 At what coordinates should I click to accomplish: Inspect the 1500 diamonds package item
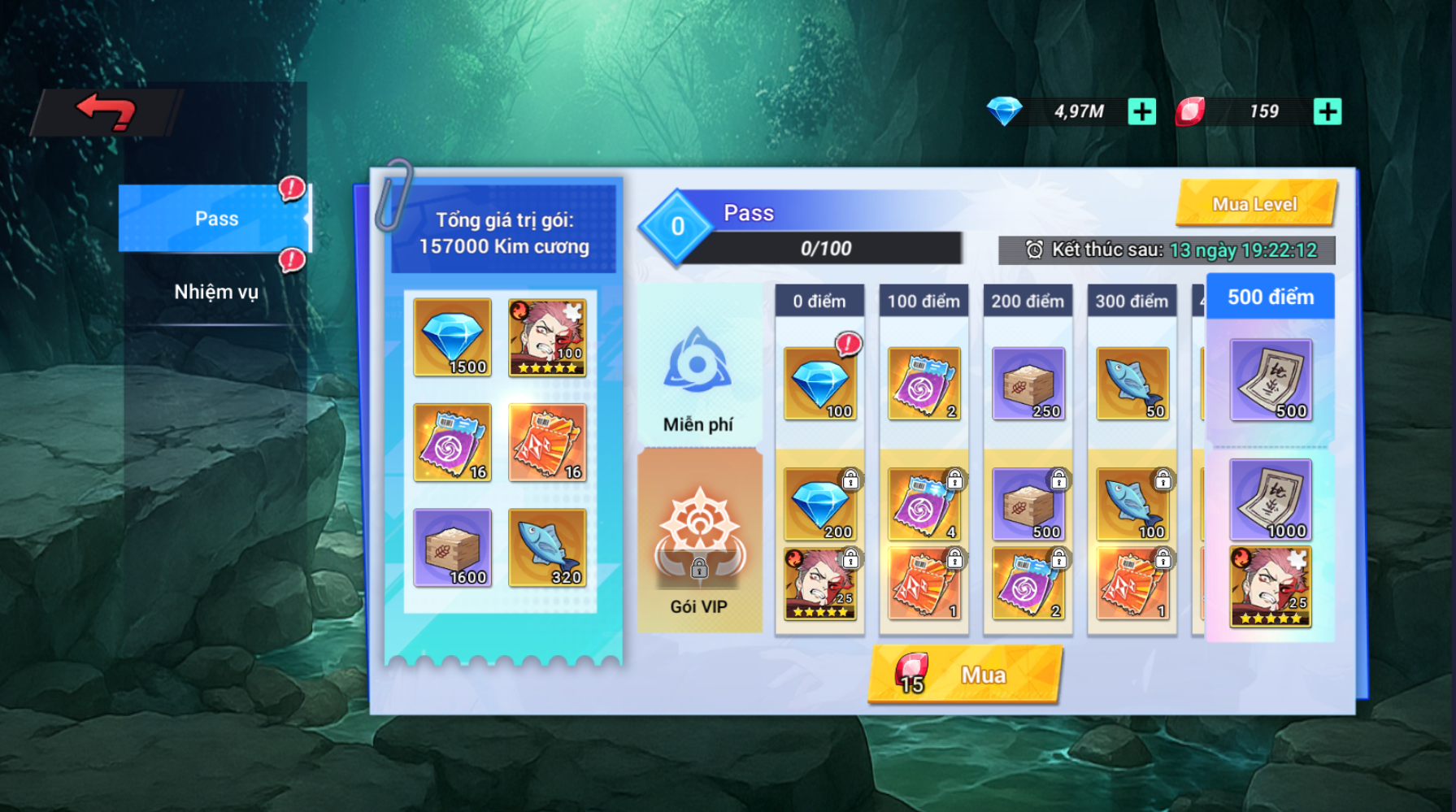[452, 337]
